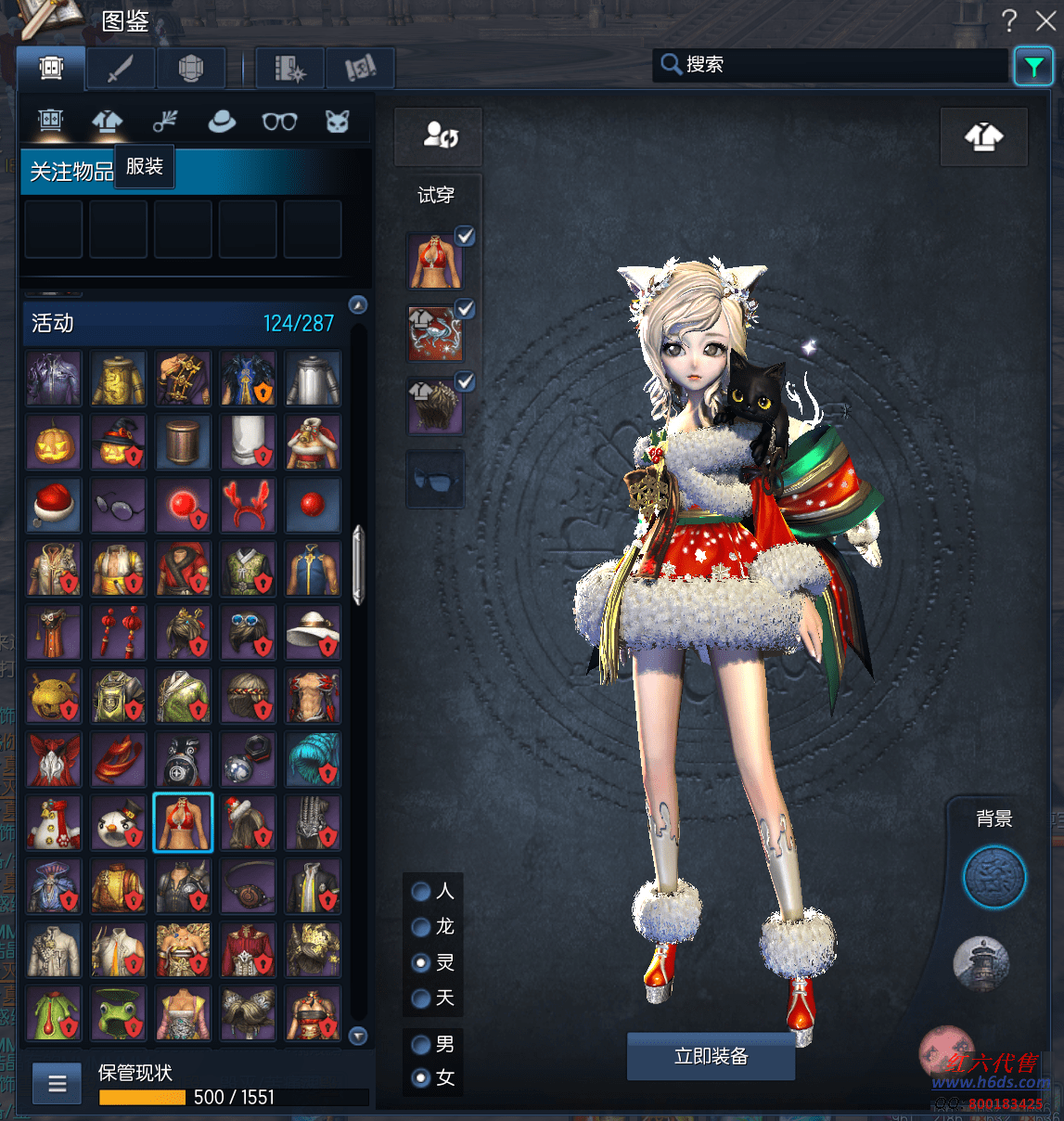Image resolution: width=1064 pixels, height=1121 pixels.
Task: Open the help question mark
Action: coord(1009,20)
